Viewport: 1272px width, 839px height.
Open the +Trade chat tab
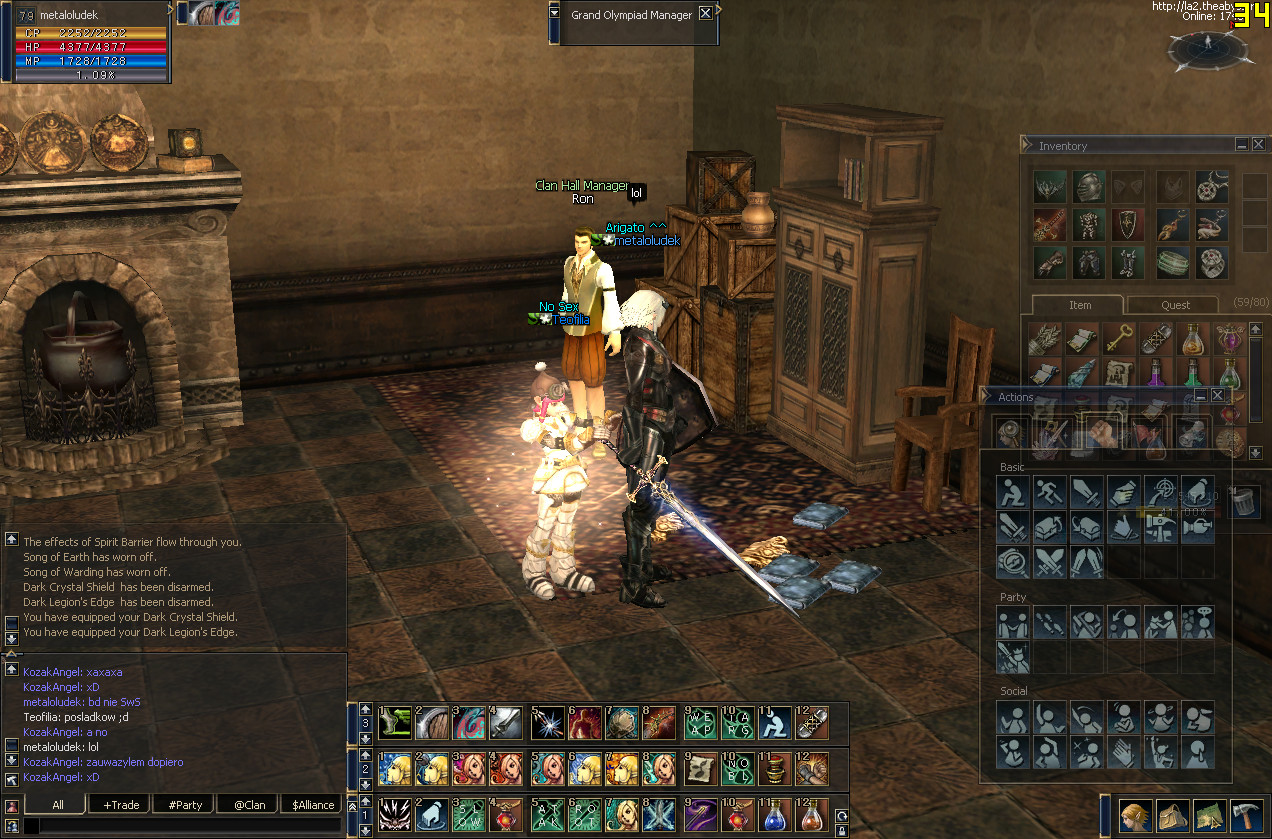click(120, 805)
